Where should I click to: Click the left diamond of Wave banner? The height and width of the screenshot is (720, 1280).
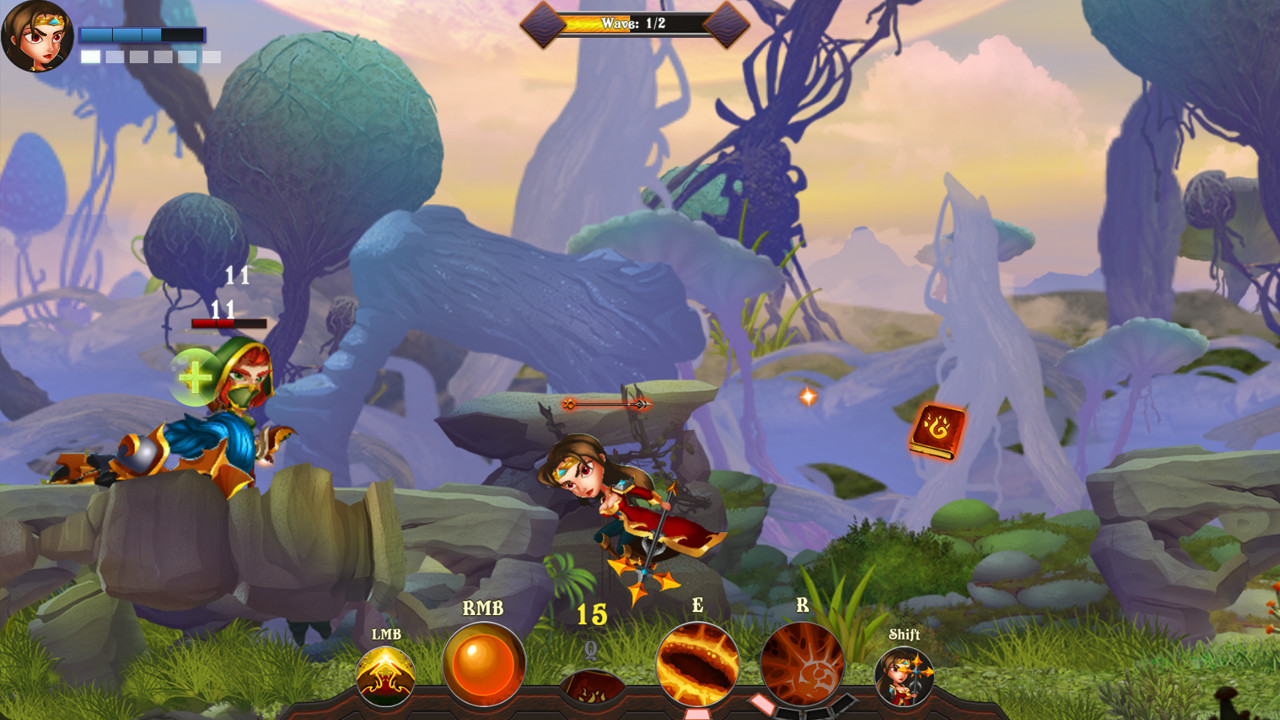click(541, 23)
